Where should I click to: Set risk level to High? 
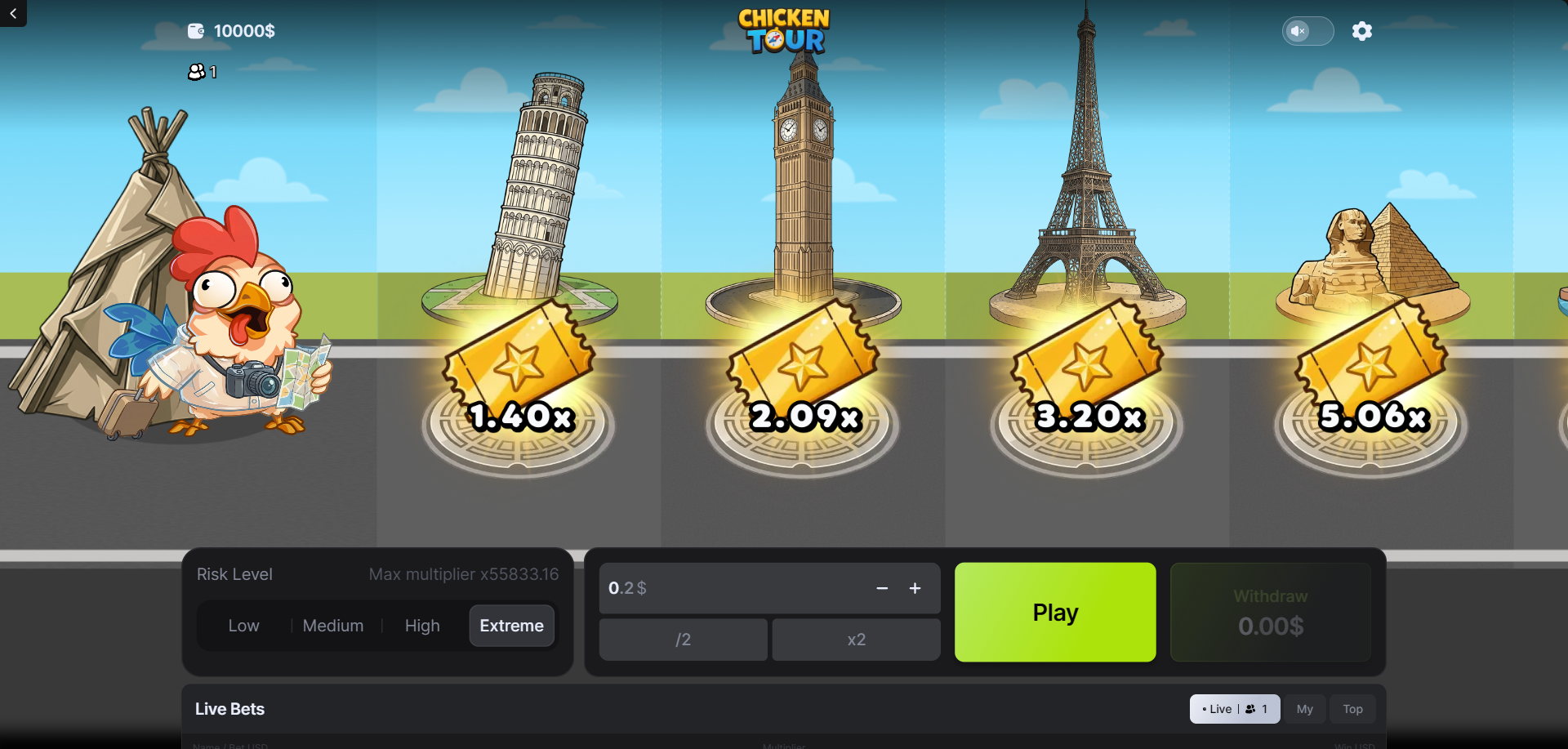[x=422, y=626]
